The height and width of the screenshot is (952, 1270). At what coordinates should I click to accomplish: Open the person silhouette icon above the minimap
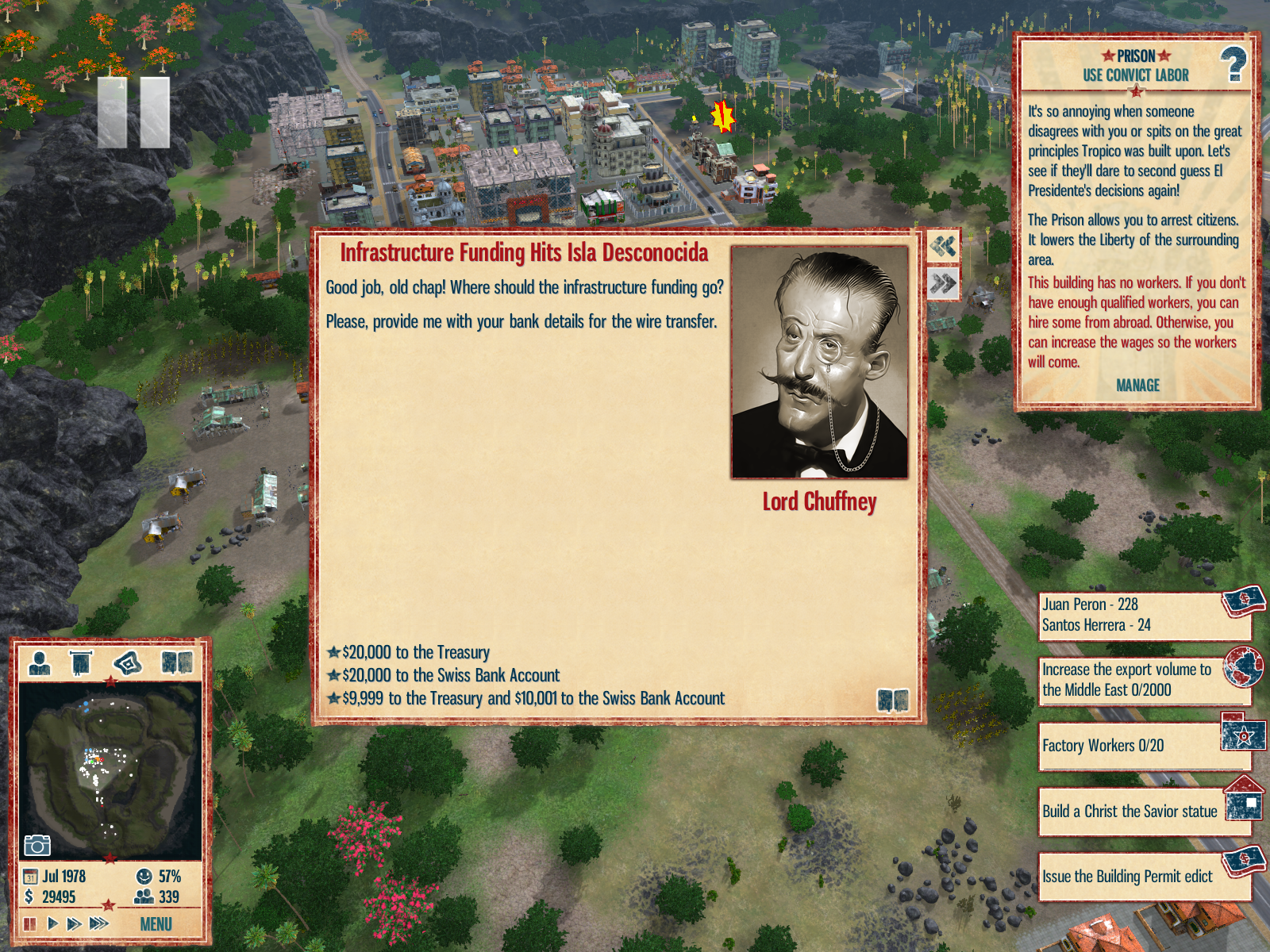[40, 662]
